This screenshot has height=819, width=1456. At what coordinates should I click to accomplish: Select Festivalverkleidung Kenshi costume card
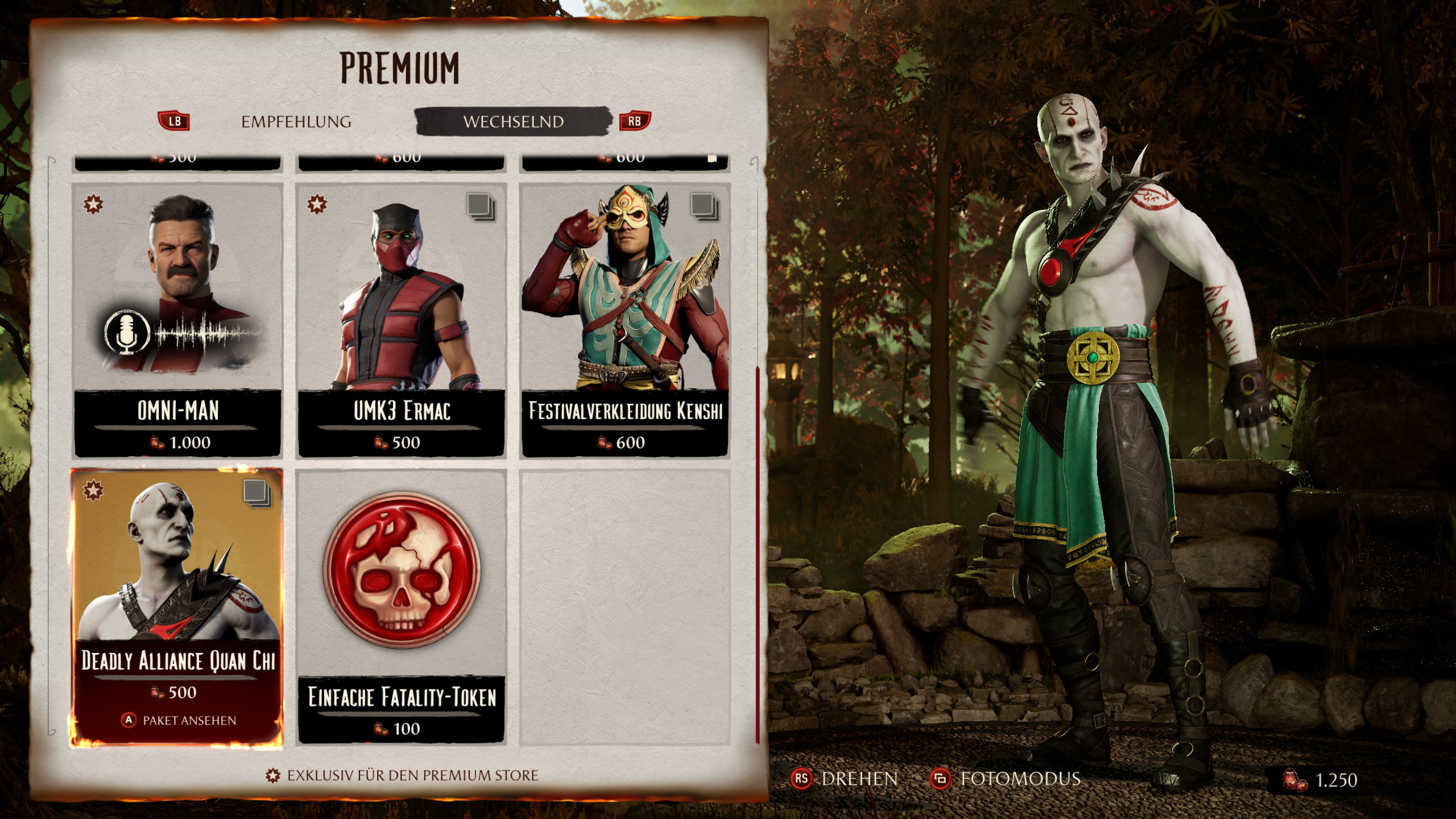[x=625, y=320]
